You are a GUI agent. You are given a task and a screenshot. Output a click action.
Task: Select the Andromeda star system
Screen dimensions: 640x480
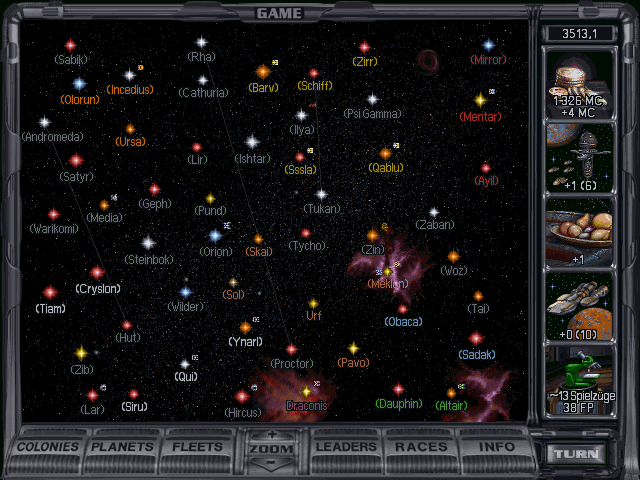pyautogui.click(x=45, y=122)
